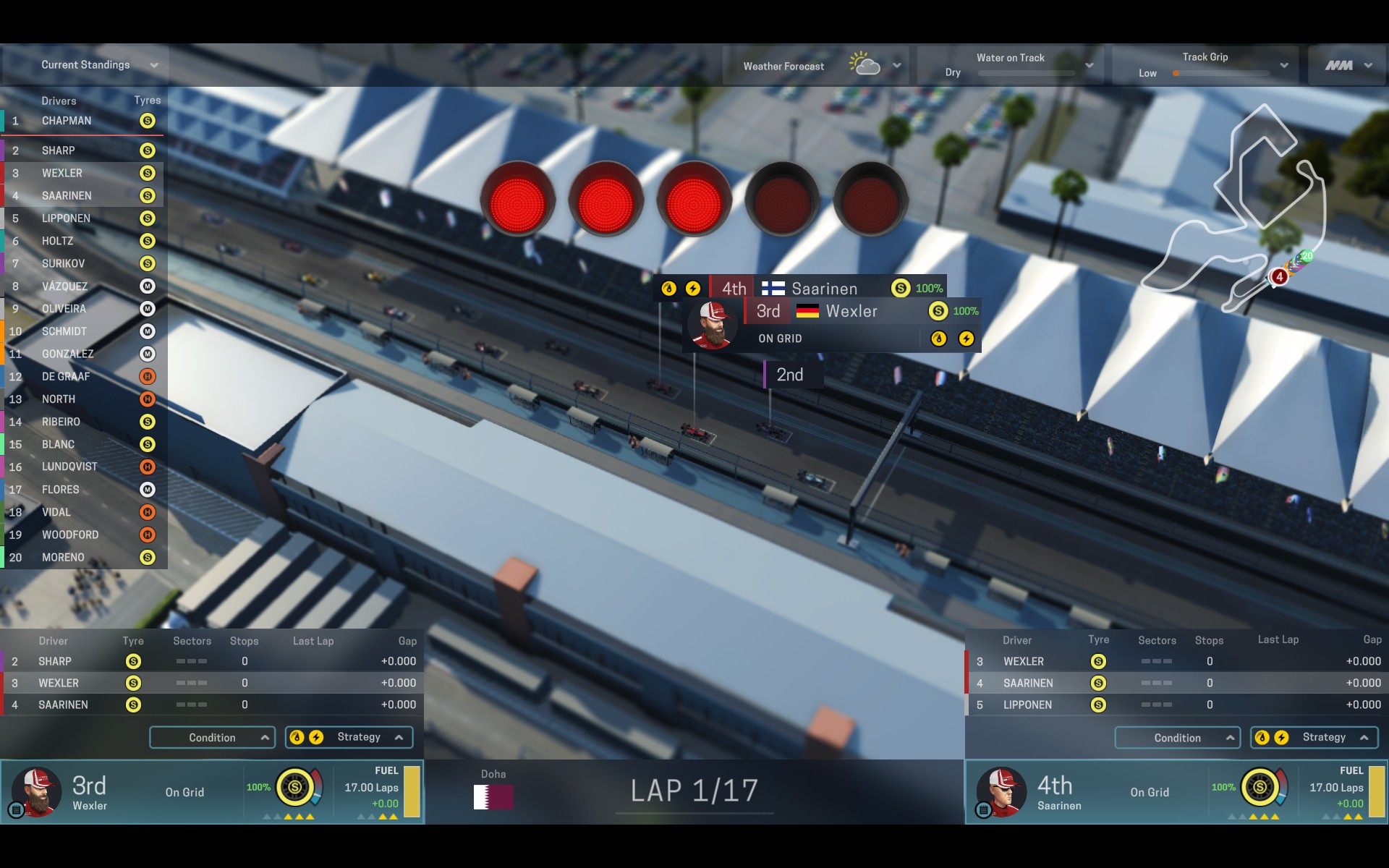This screenshot has width=1389, height=868.
Task: Open Wexler's Condition panel
Action: coord(212,738)
